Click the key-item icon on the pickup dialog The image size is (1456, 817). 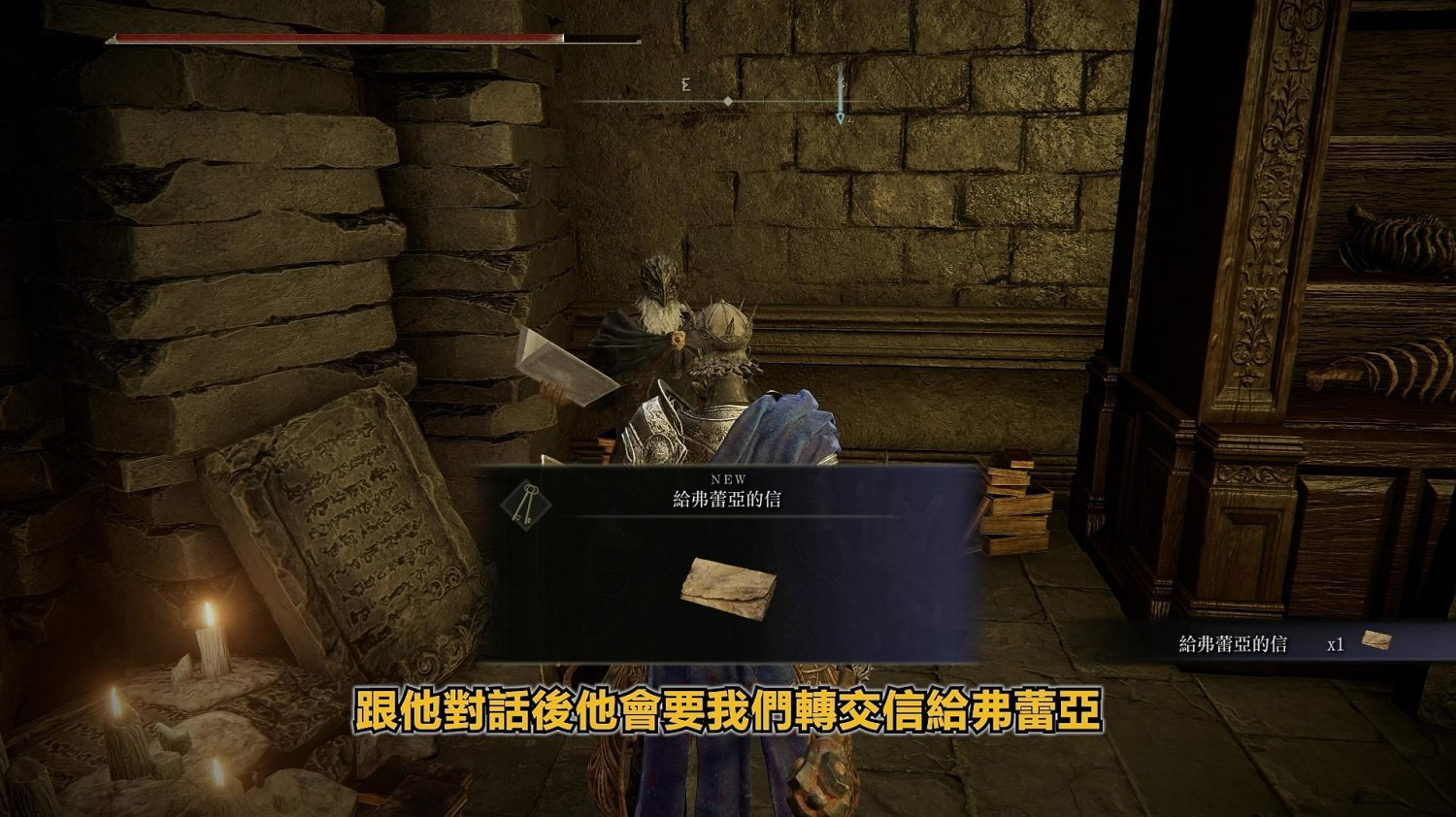point(525,506)
